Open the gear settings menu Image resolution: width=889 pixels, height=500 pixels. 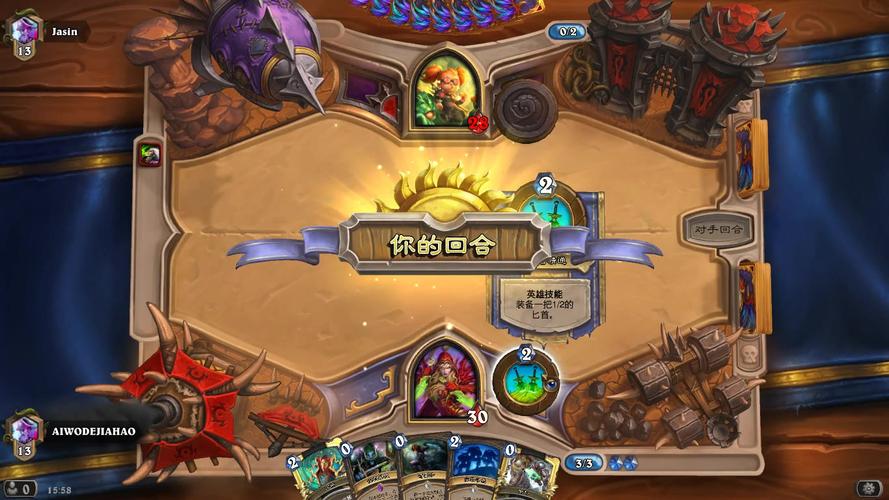868,488
